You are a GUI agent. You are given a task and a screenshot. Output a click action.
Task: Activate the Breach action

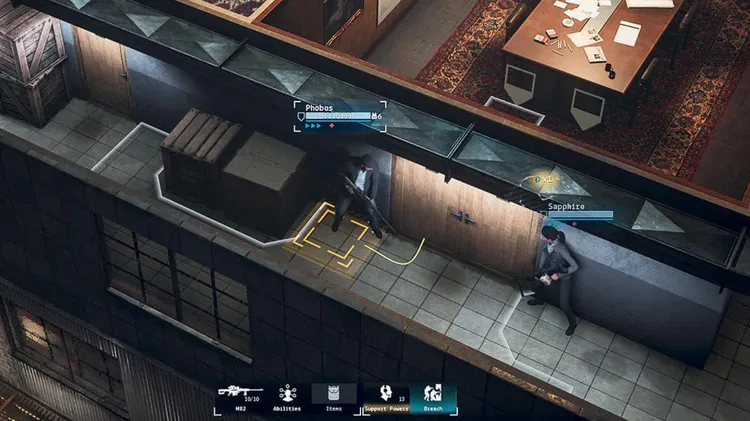pos(433,397)
